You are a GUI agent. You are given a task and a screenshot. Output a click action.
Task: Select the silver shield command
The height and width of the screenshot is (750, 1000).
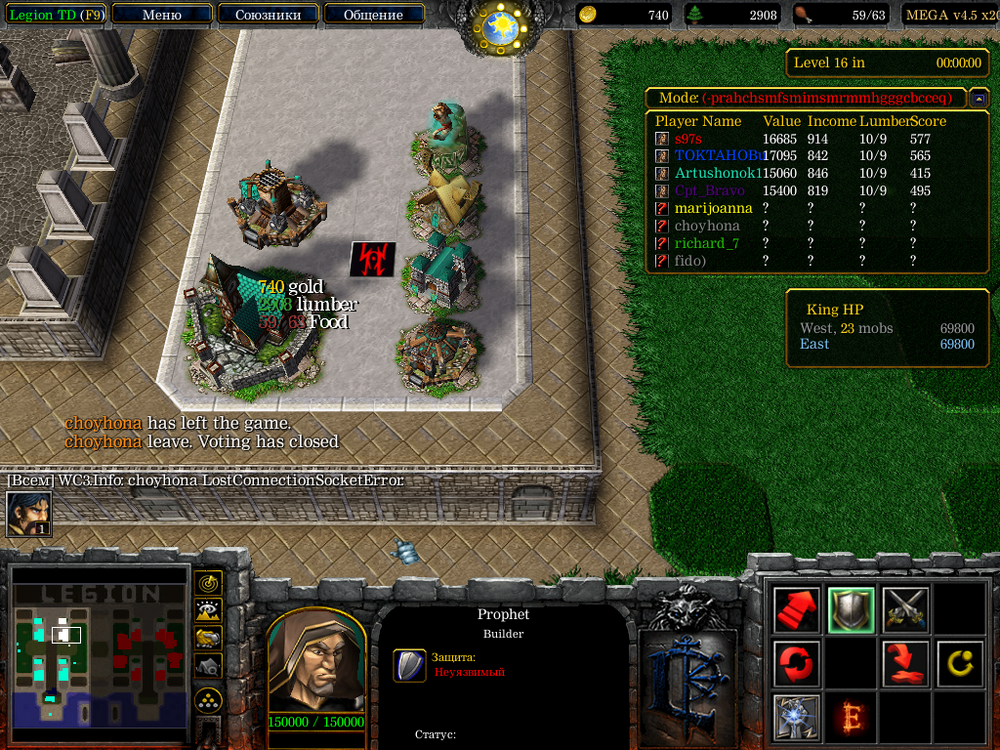(x=851, y=610)
